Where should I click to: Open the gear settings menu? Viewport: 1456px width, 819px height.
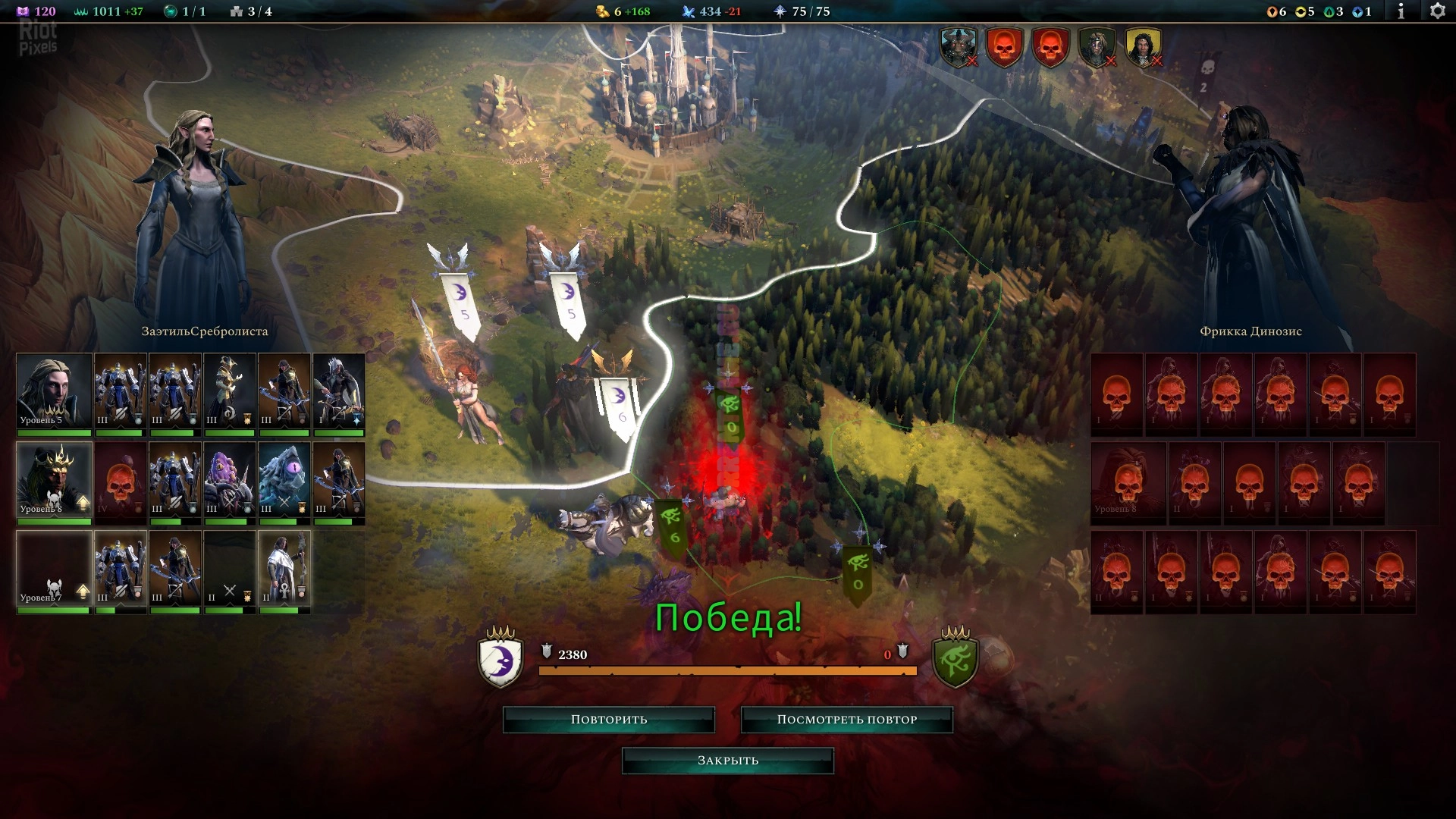tap(1437, 11)
